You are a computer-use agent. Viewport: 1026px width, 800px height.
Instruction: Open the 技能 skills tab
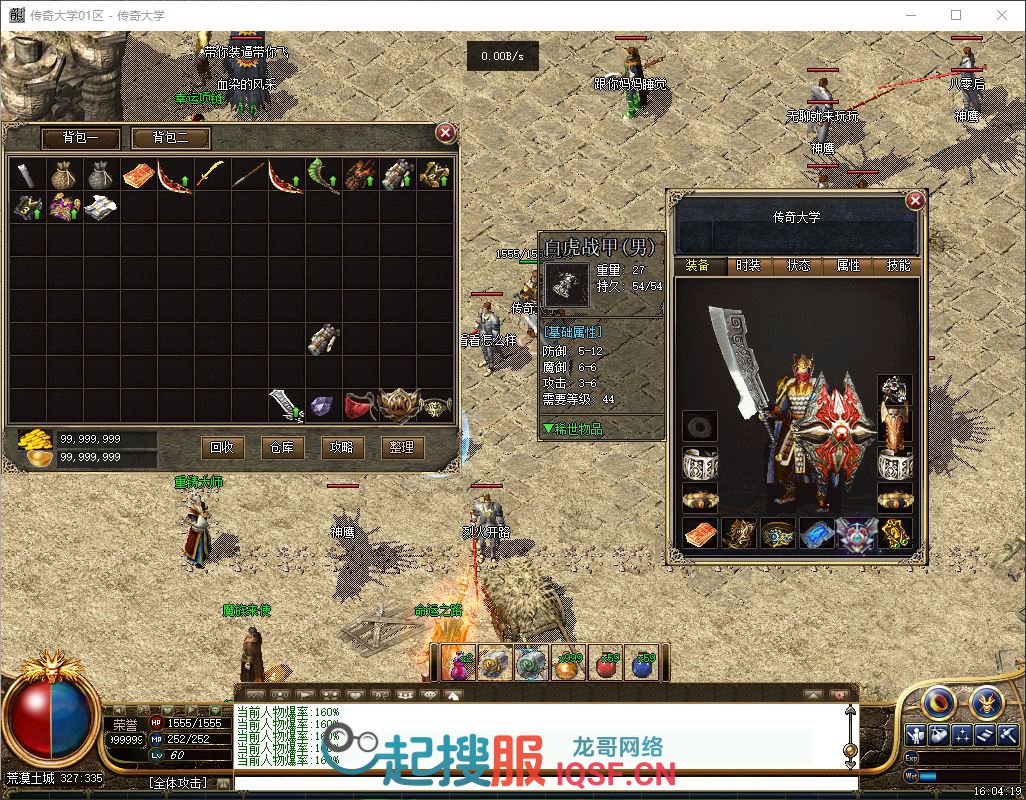point(898,266)
